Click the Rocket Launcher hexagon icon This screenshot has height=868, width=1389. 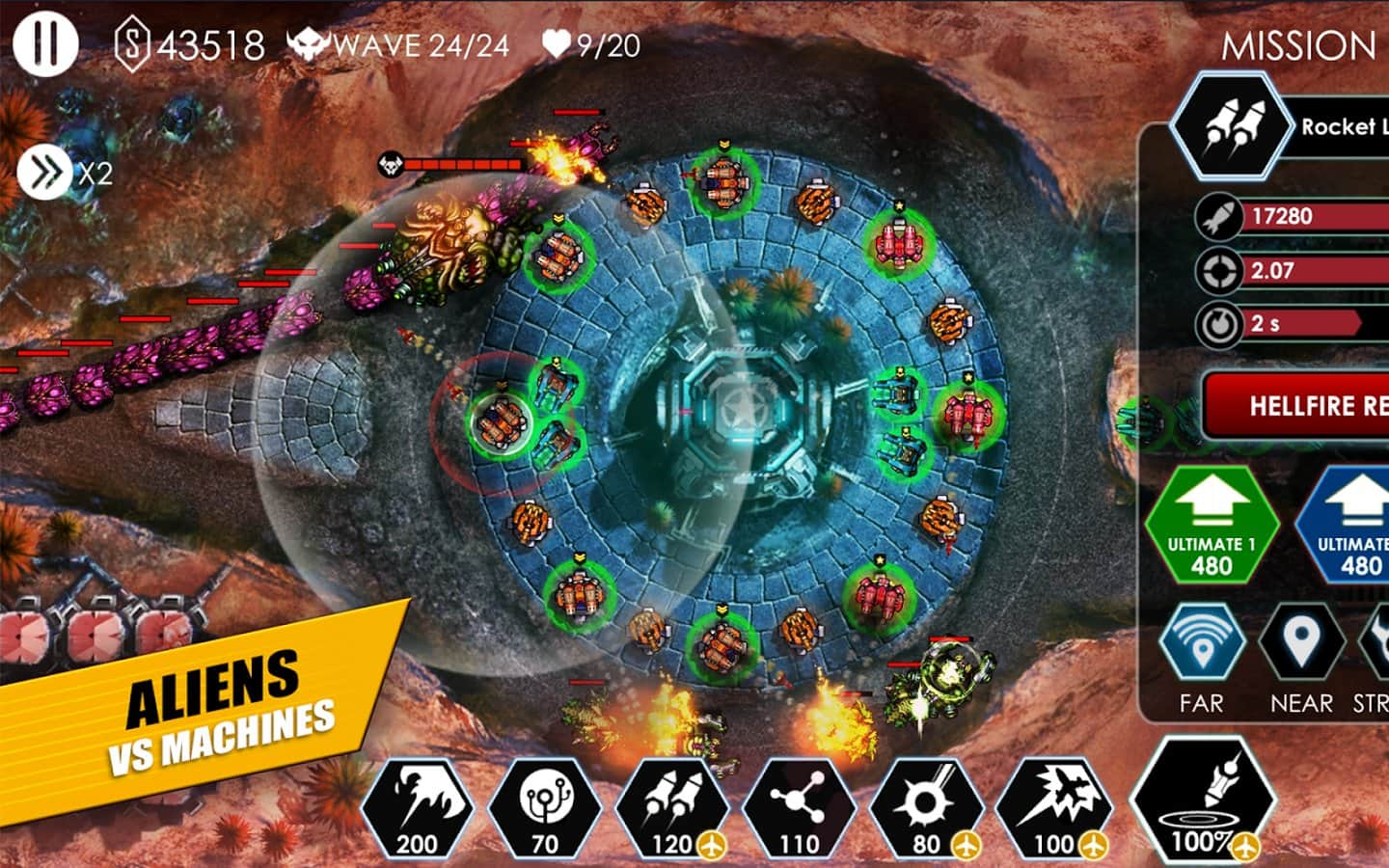pyautogui.click(x=1231, y=125)
